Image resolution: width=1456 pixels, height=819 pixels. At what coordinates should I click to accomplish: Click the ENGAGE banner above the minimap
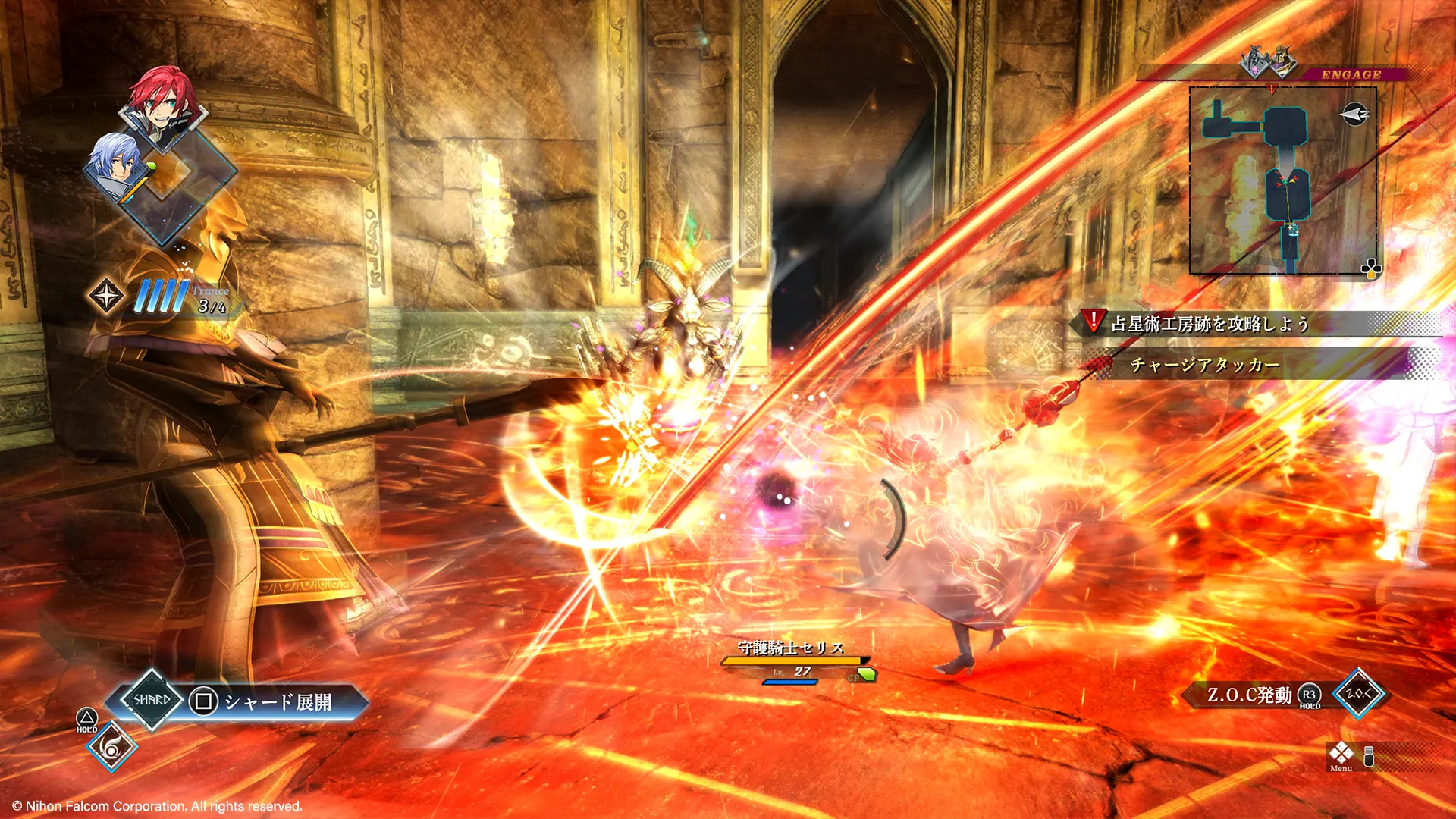point(1351,74)
